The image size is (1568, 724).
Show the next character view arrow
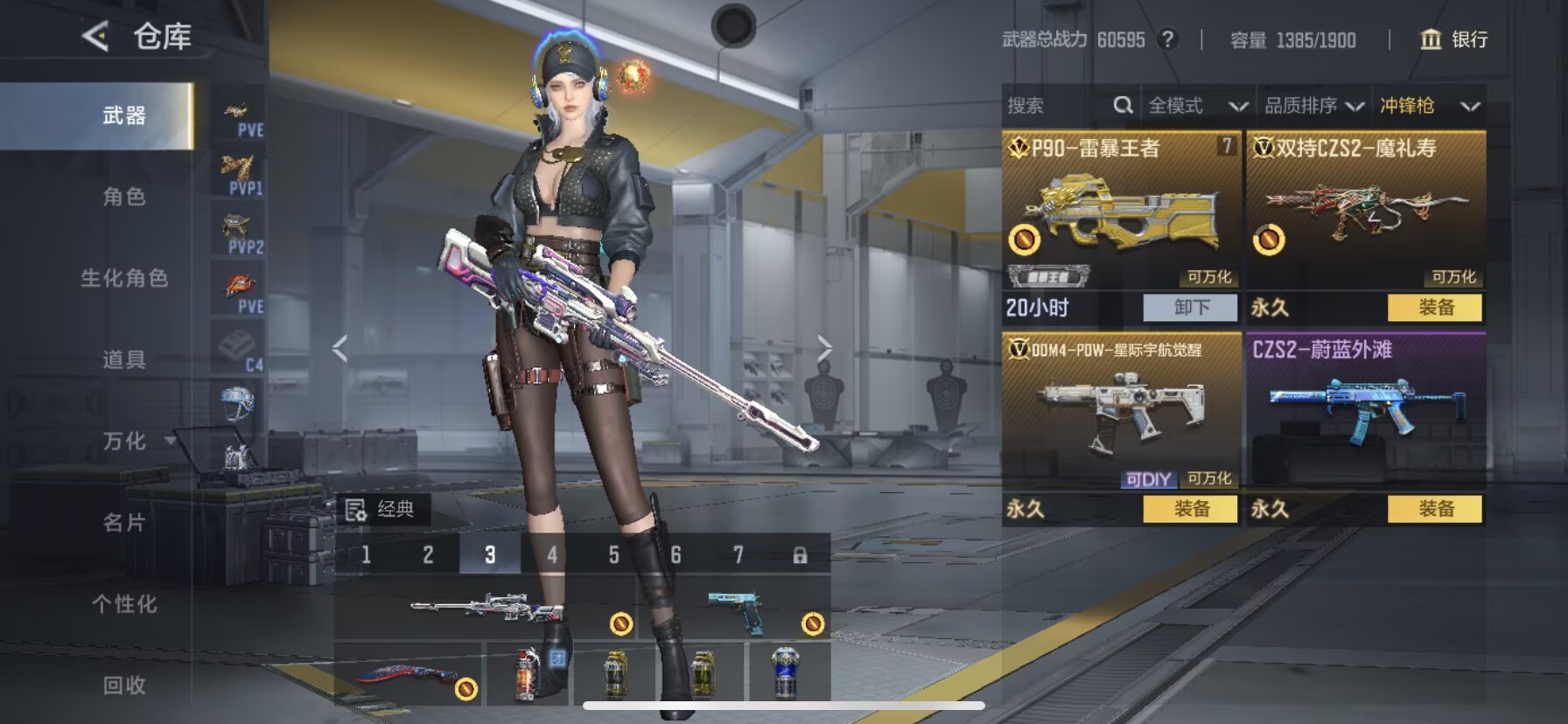click(x=824, y=348)
